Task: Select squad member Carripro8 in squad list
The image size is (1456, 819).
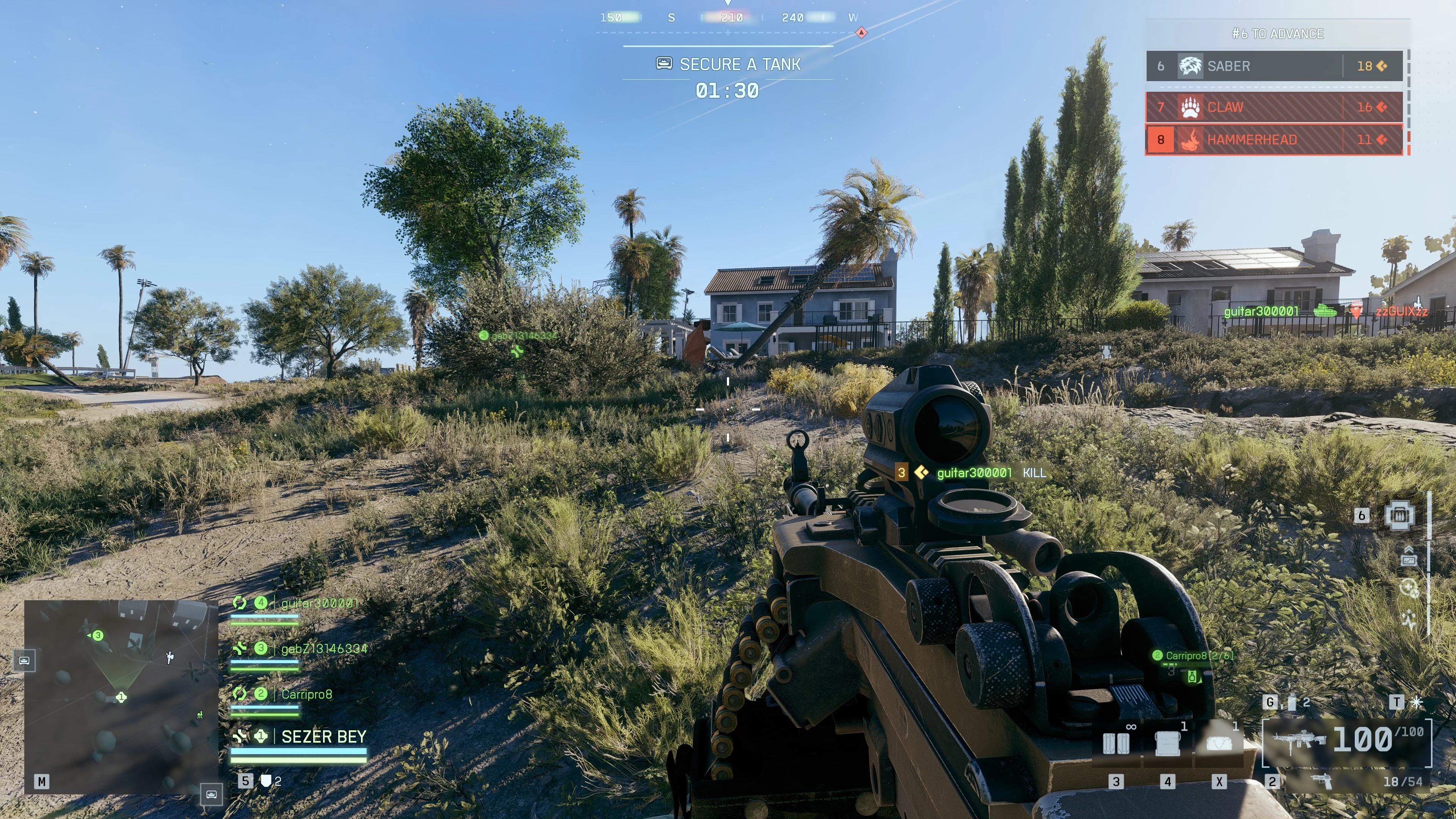Action: pyautogui.click(x=306, y=694)
